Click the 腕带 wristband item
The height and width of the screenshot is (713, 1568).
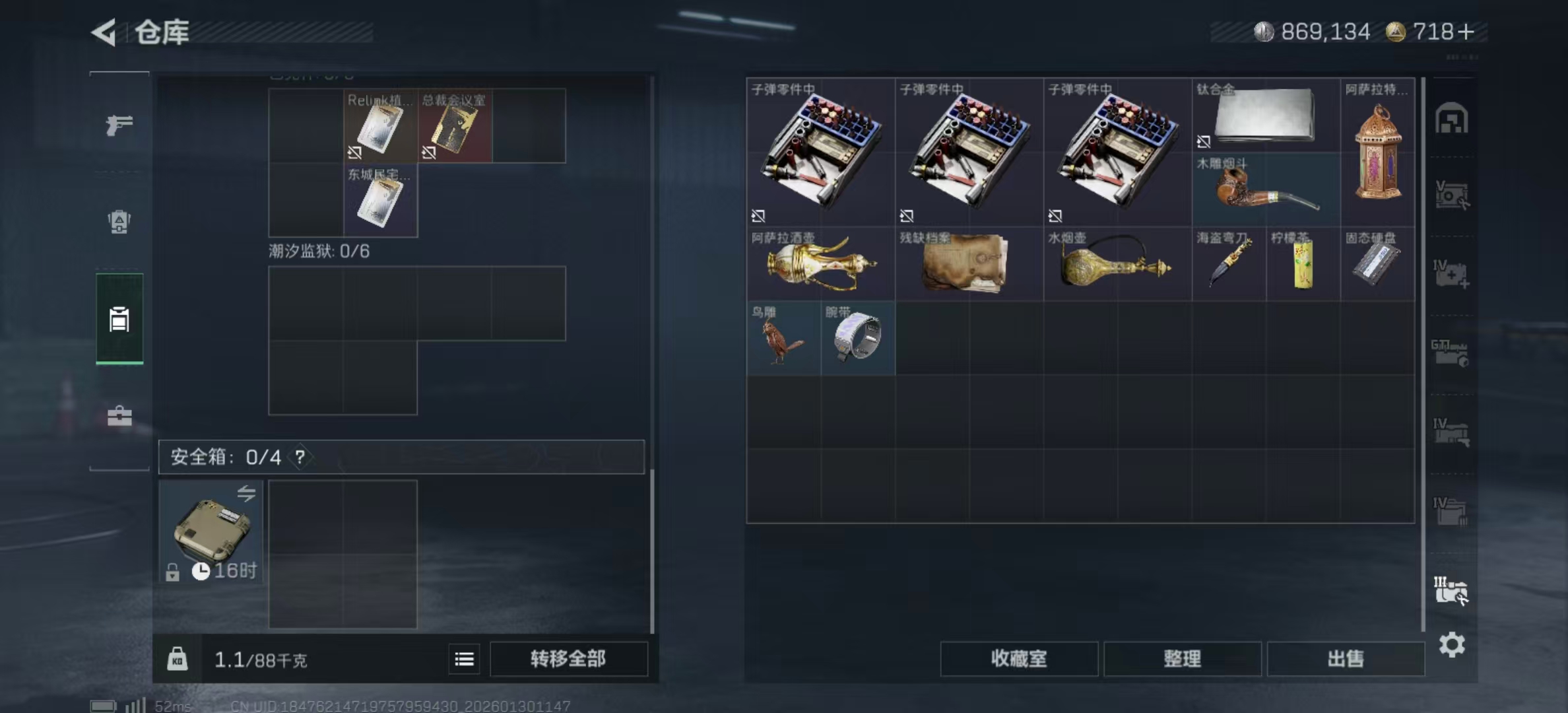coord(857,338)
